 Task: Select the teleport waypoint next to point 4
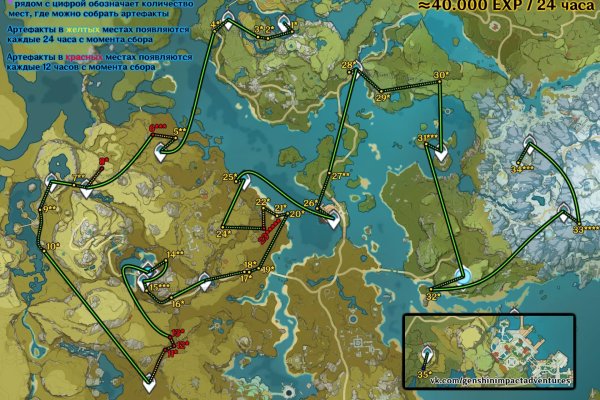pyautogui.click(x=229, y=22)
